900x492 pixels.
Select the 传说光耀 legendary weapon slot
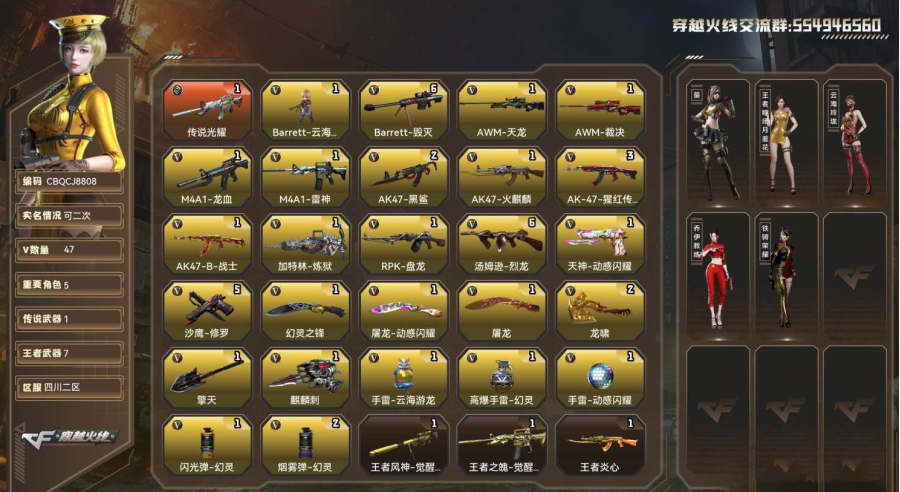(x=206, y=109)
